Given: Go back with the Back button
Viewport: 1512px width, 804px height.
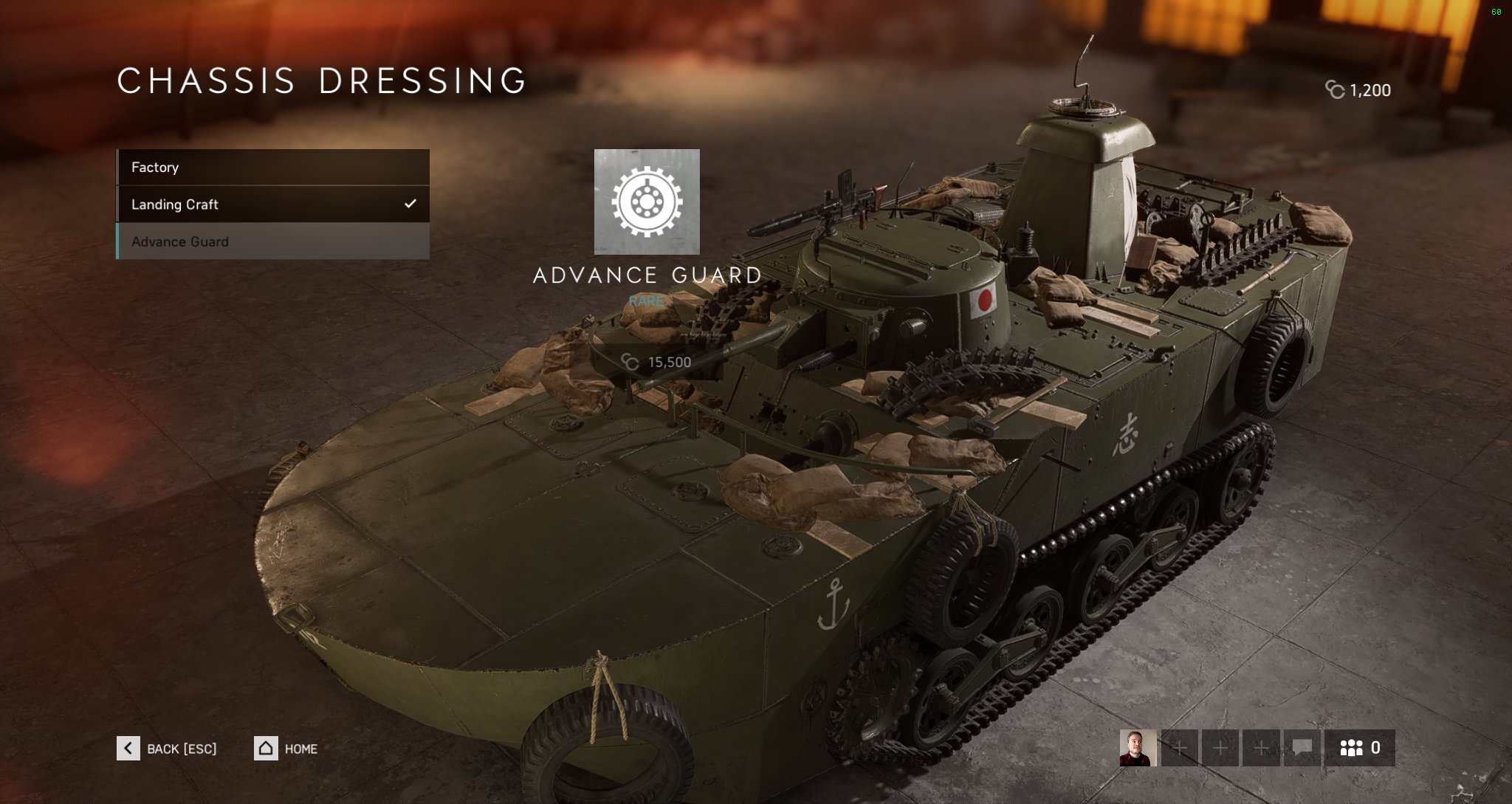Looking at the screenshot, I should (x=167, y=749).
